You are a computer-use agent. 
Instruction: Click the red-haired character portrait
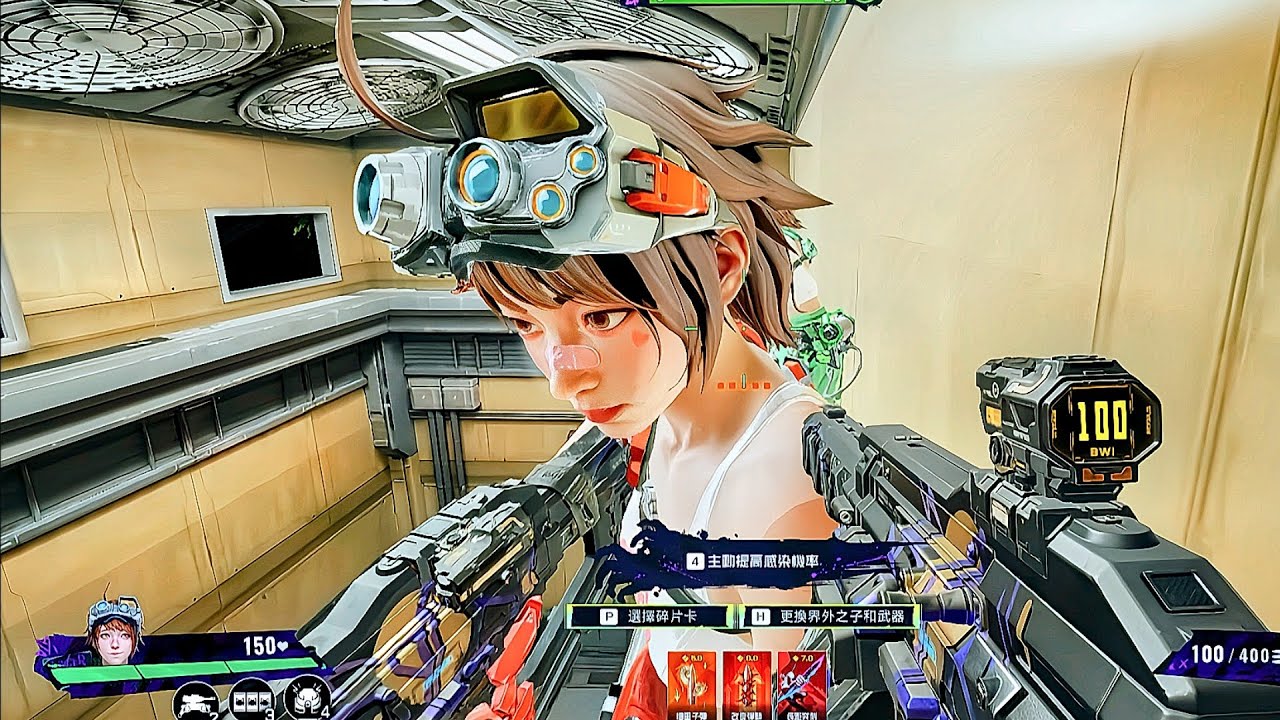coord(113,634)
